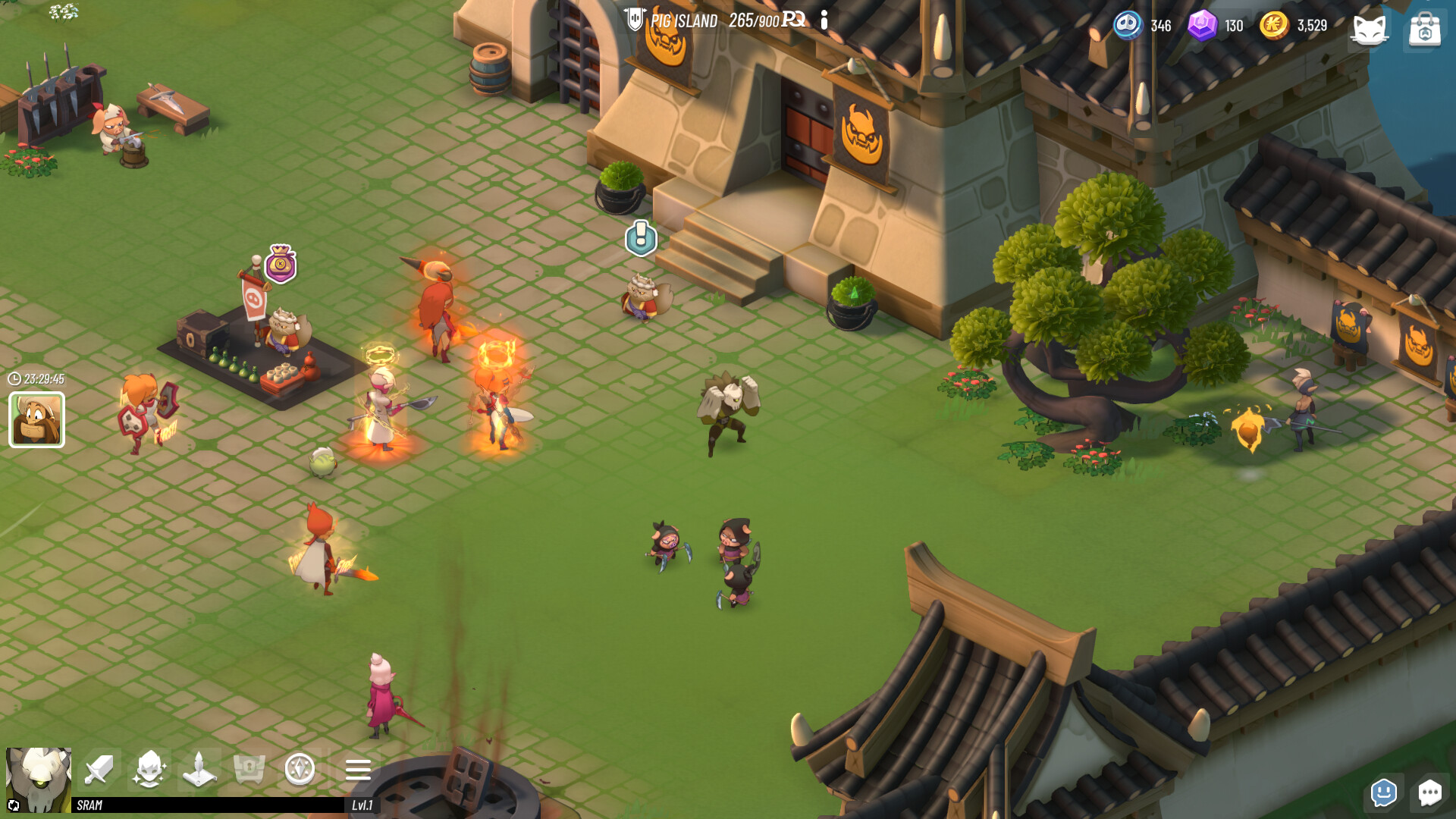Viewport: 1456px width, 819px height.
Task: Click the blue mask currency showing 346
Action: 1128,25
